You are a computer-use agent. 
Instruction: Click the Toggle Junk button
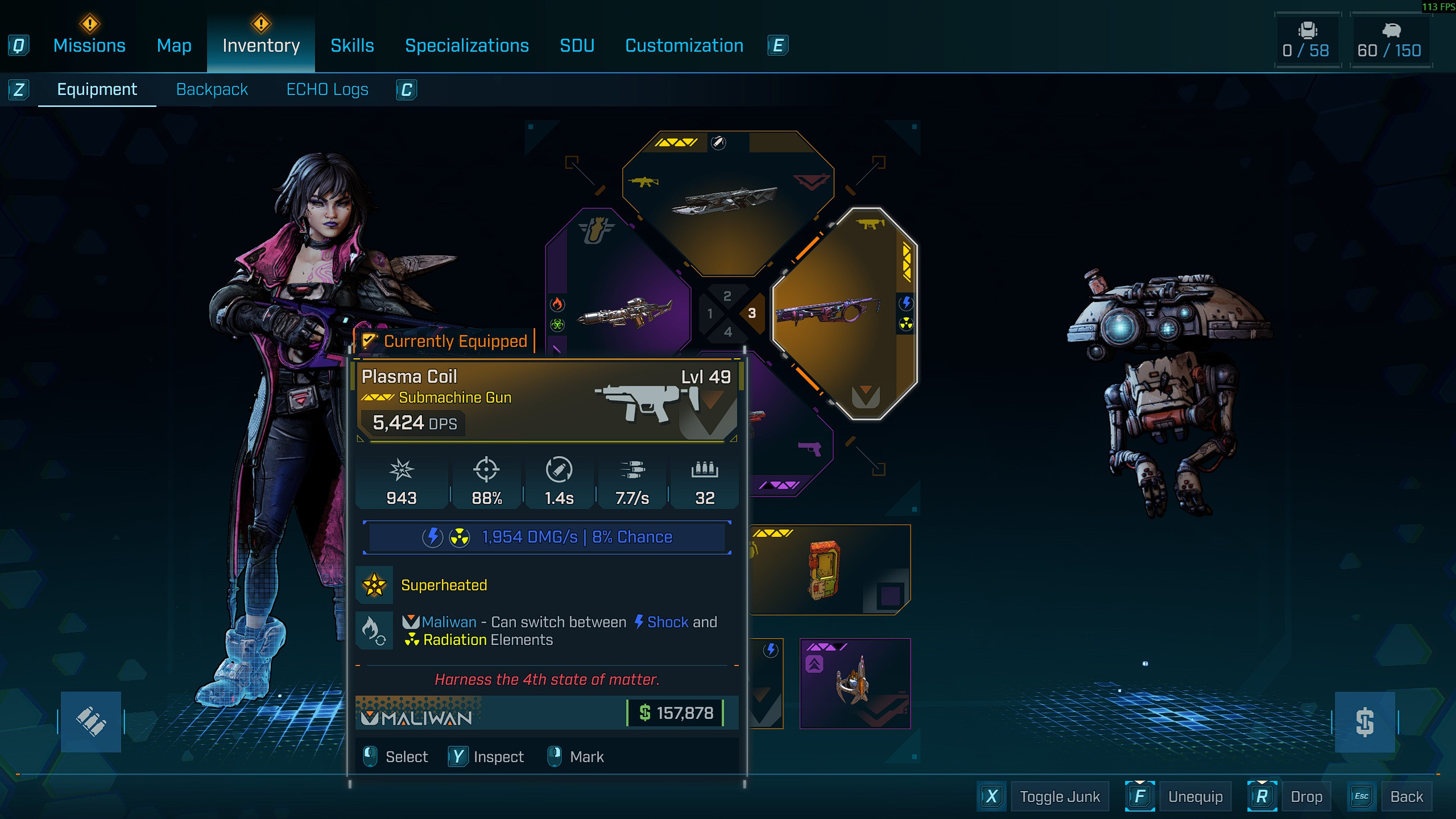(x=1059, y=796)
